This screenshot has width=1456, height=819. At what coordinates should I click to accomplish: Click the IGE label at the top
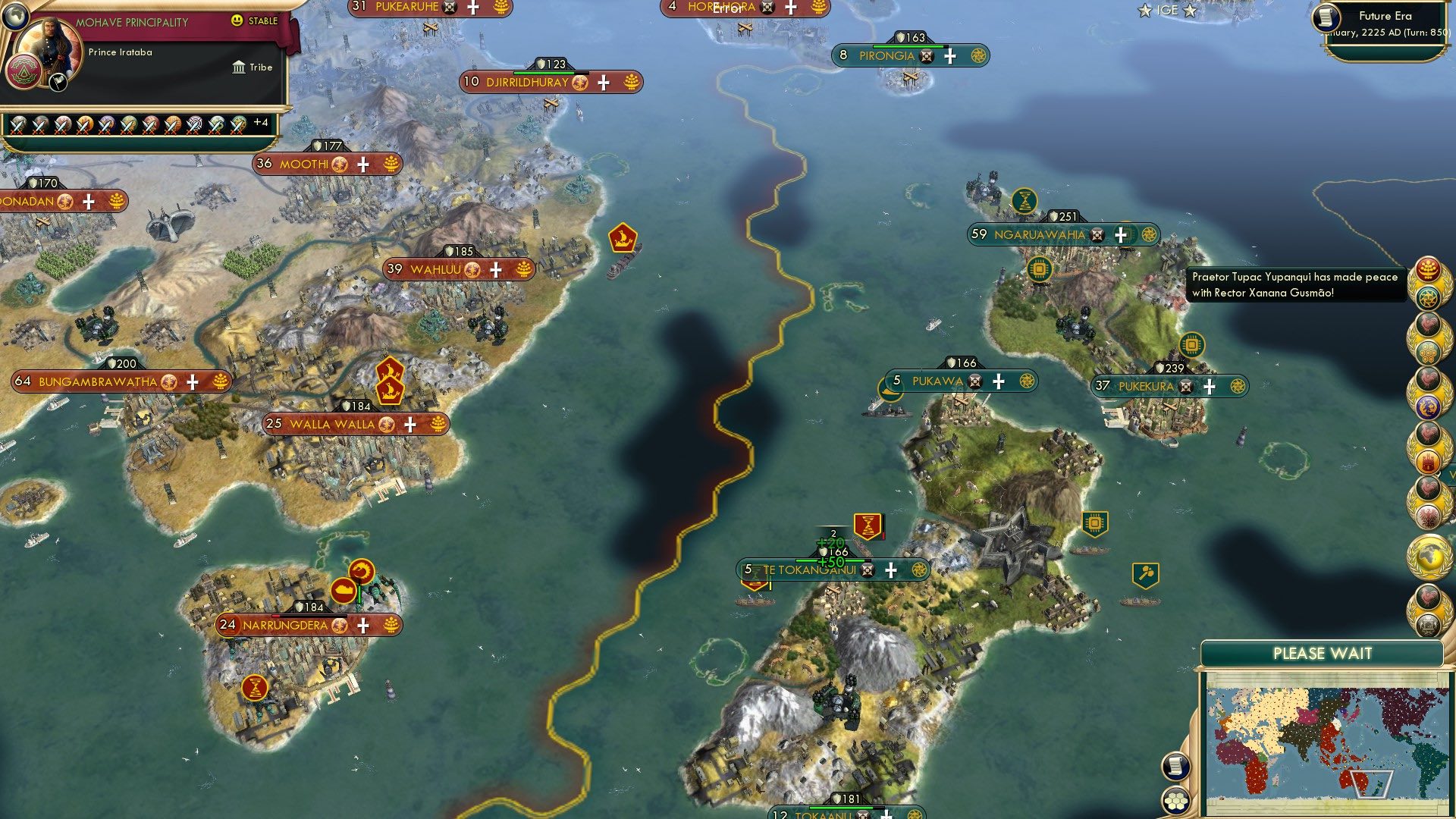tap(1168, 11)
